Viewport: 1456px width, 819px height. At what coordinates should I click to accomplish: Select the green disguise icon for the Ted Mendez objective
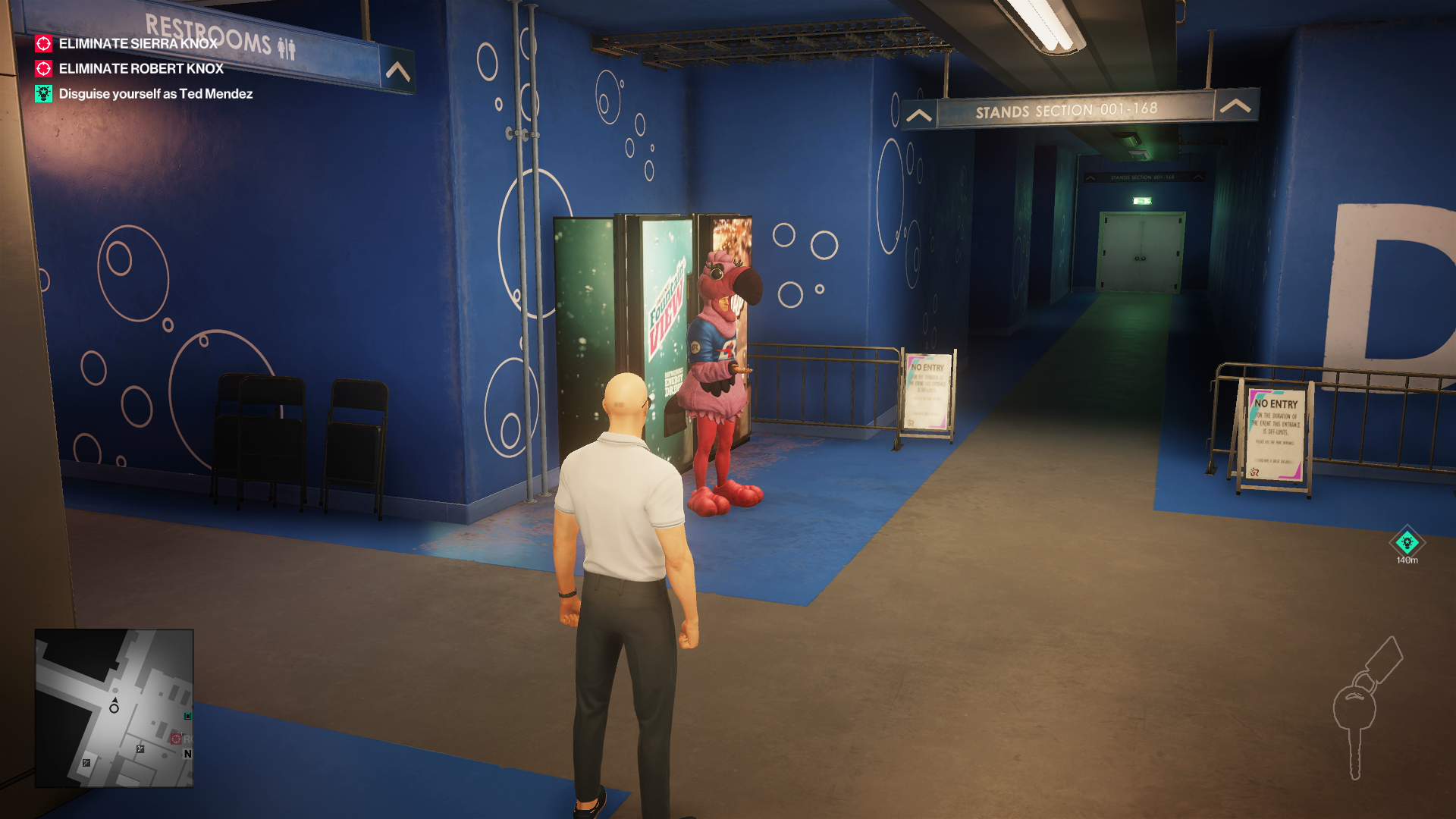click(43, 94)
